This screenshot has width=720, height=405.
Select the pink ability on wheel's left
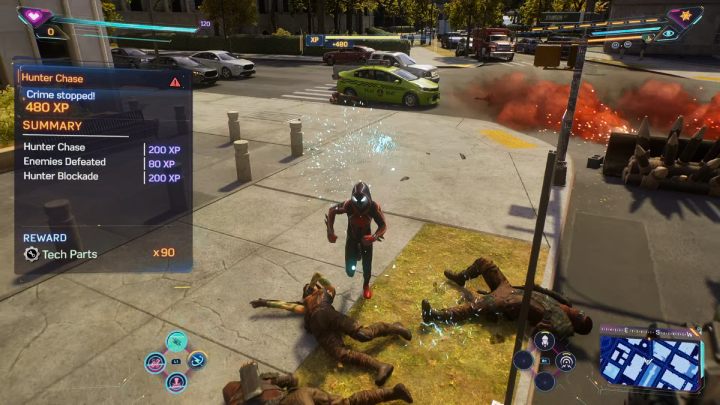pos(155,361)
